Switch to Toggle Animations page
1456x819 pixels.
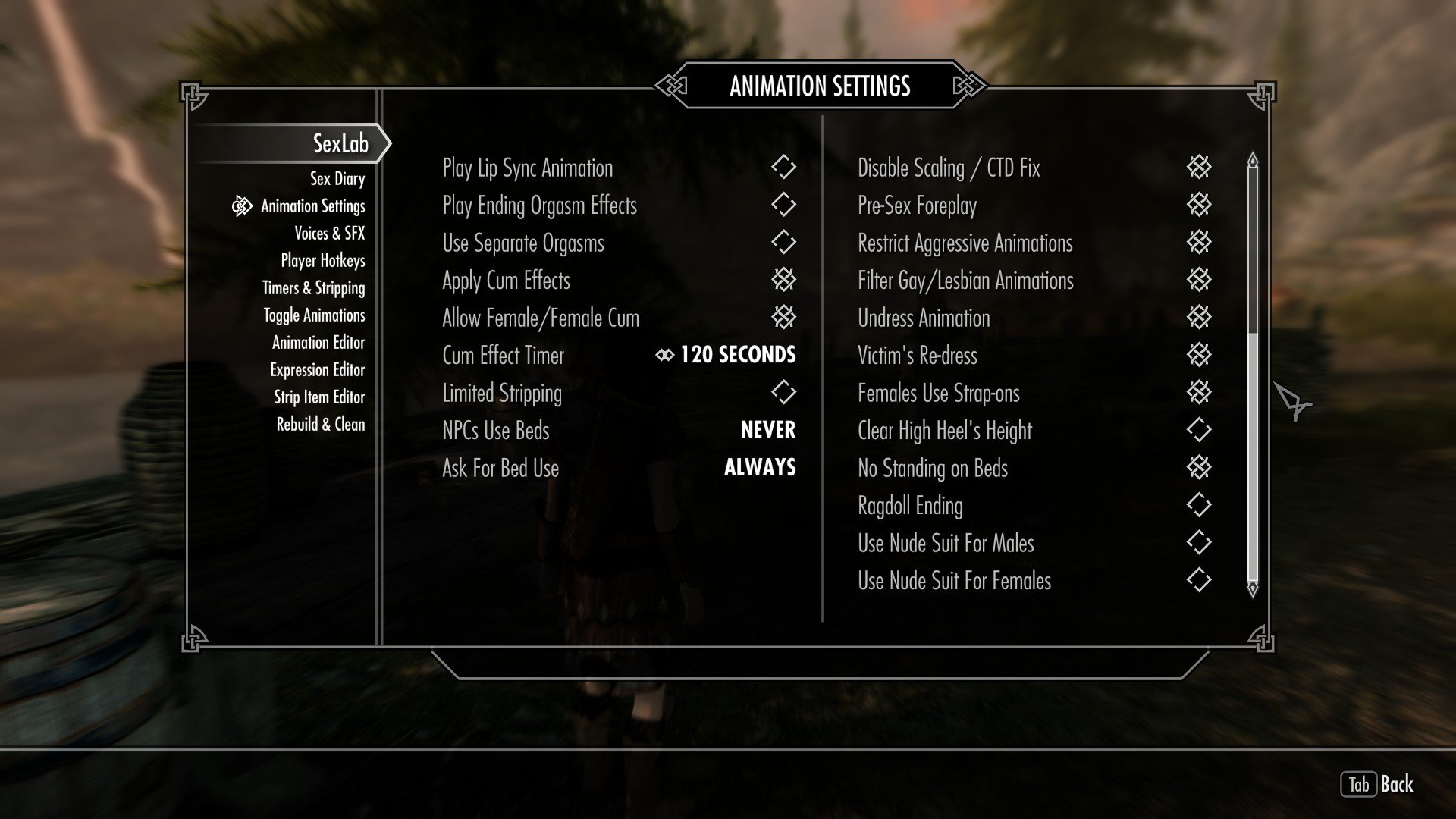point(314,315)
